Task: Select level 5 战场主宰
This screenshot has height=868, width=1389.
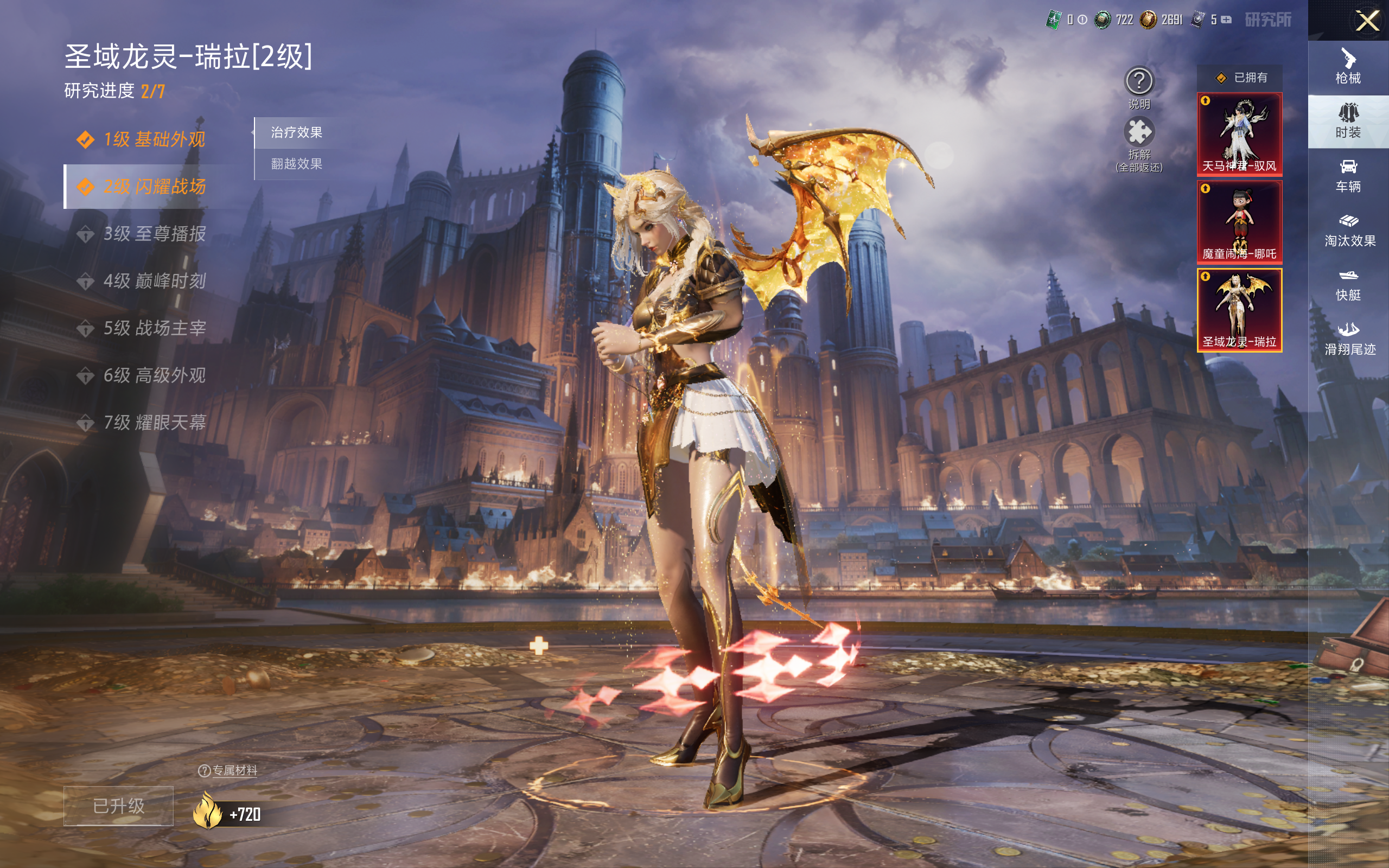Action: pos(153,328)
